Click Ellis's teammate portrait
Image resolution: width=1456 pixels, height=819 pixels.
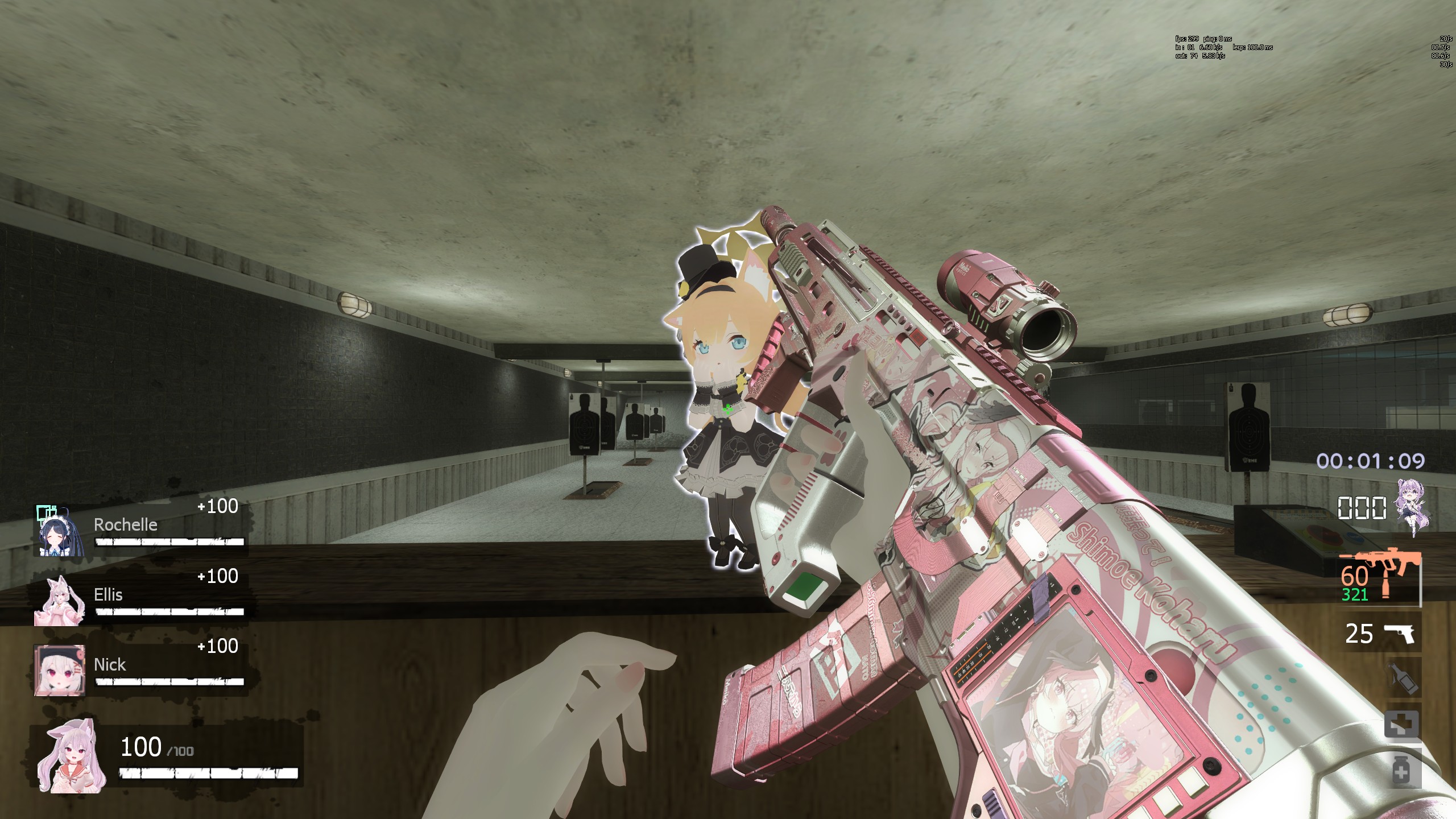pos(60,600)
